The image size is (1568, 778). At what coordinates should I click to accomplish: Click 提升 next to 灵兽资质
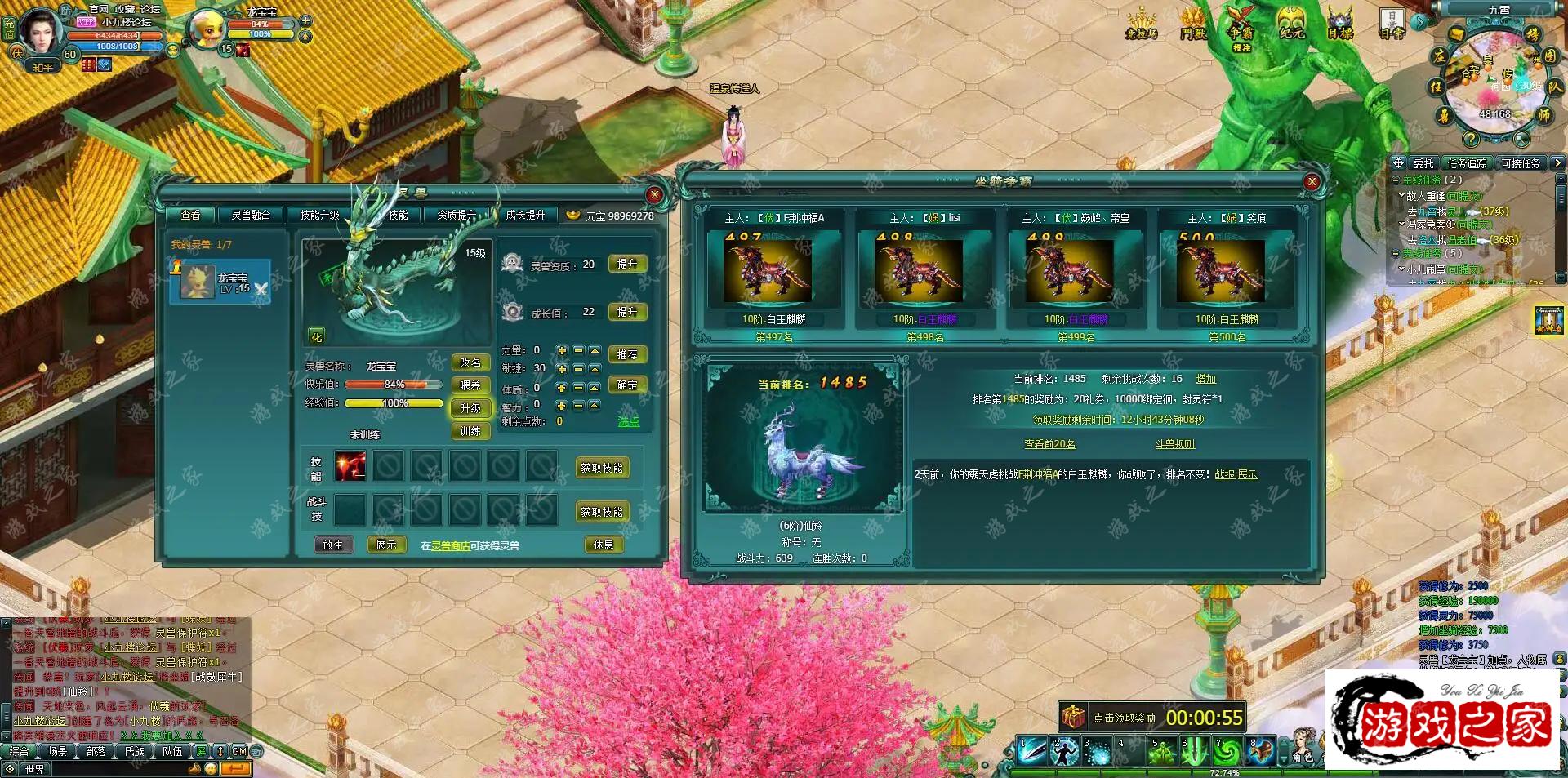pyautogui.click(x=627, y=265)
